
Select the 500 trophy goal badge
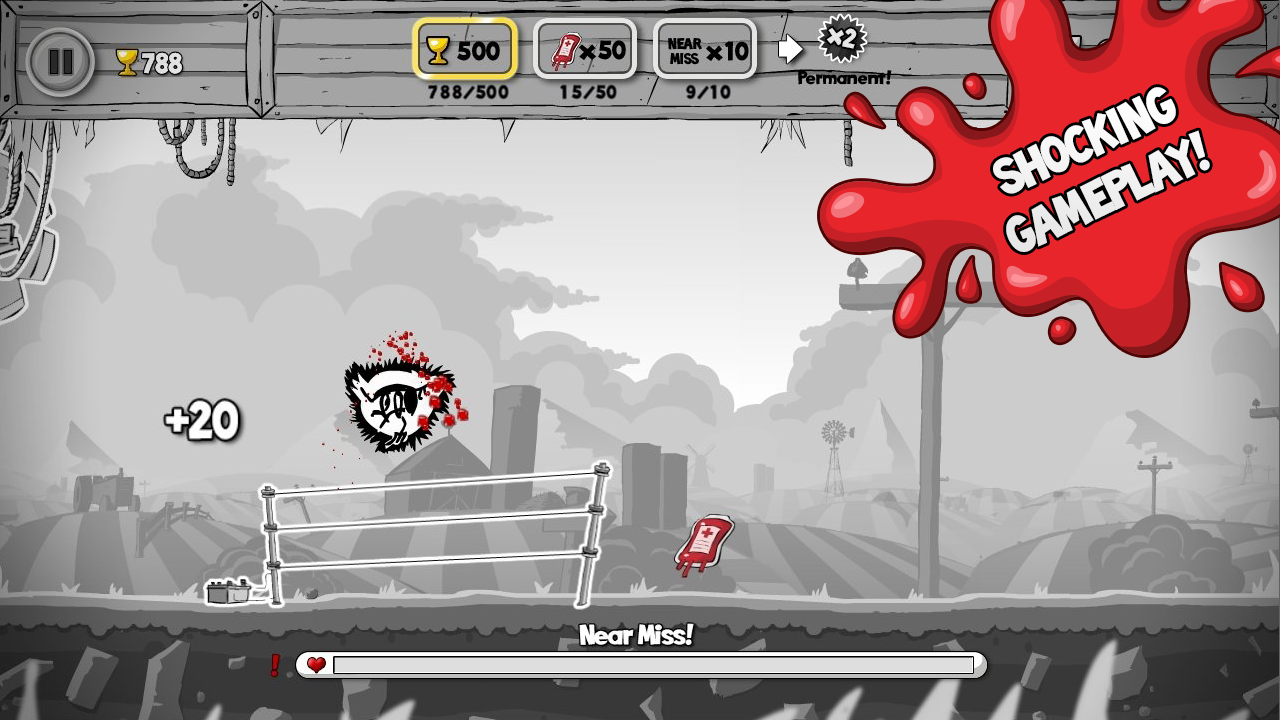tap(466, 48)
